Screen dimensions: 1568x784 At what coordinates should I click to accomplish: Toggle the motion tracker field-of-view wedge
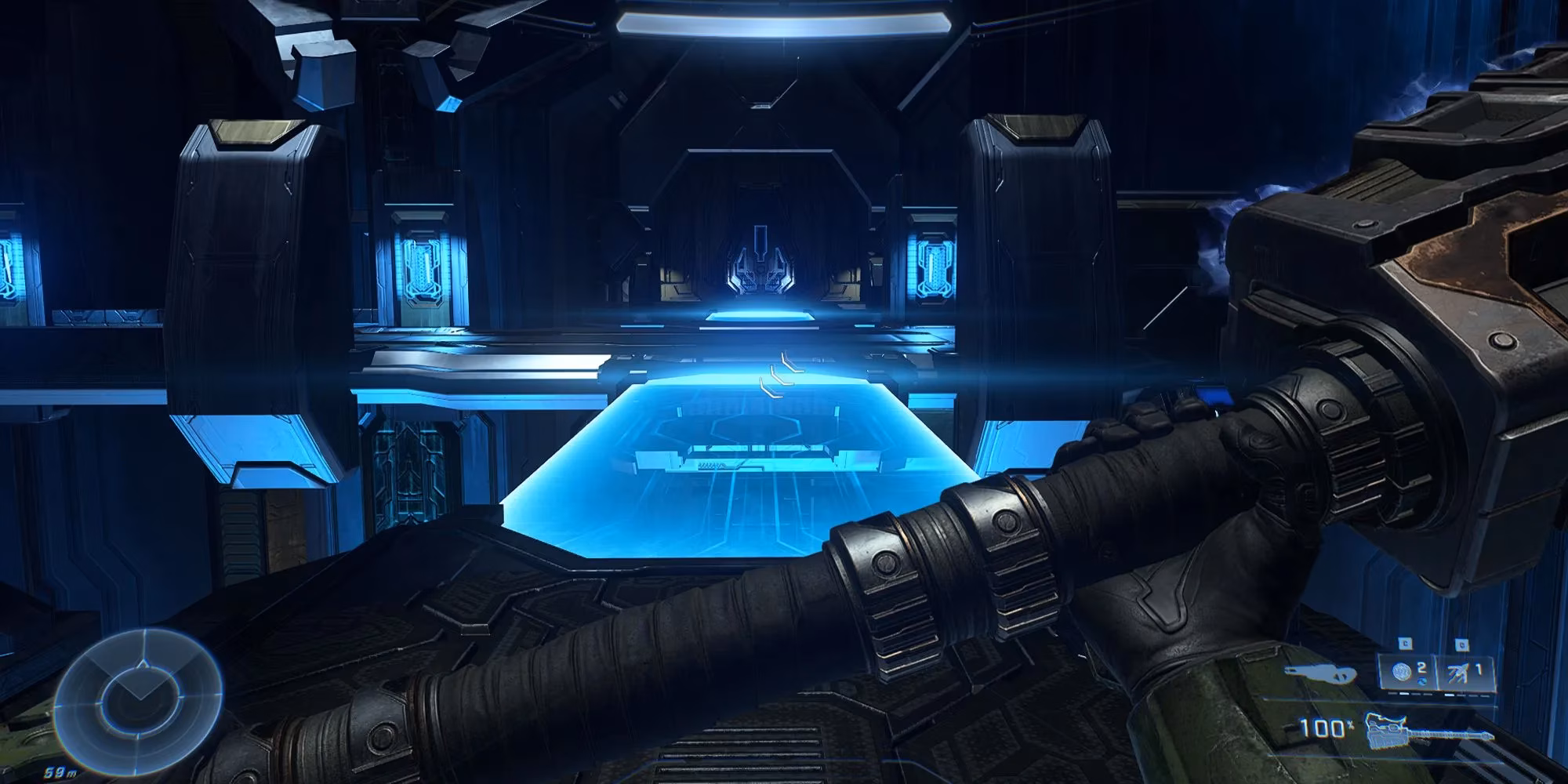[141, 679]
